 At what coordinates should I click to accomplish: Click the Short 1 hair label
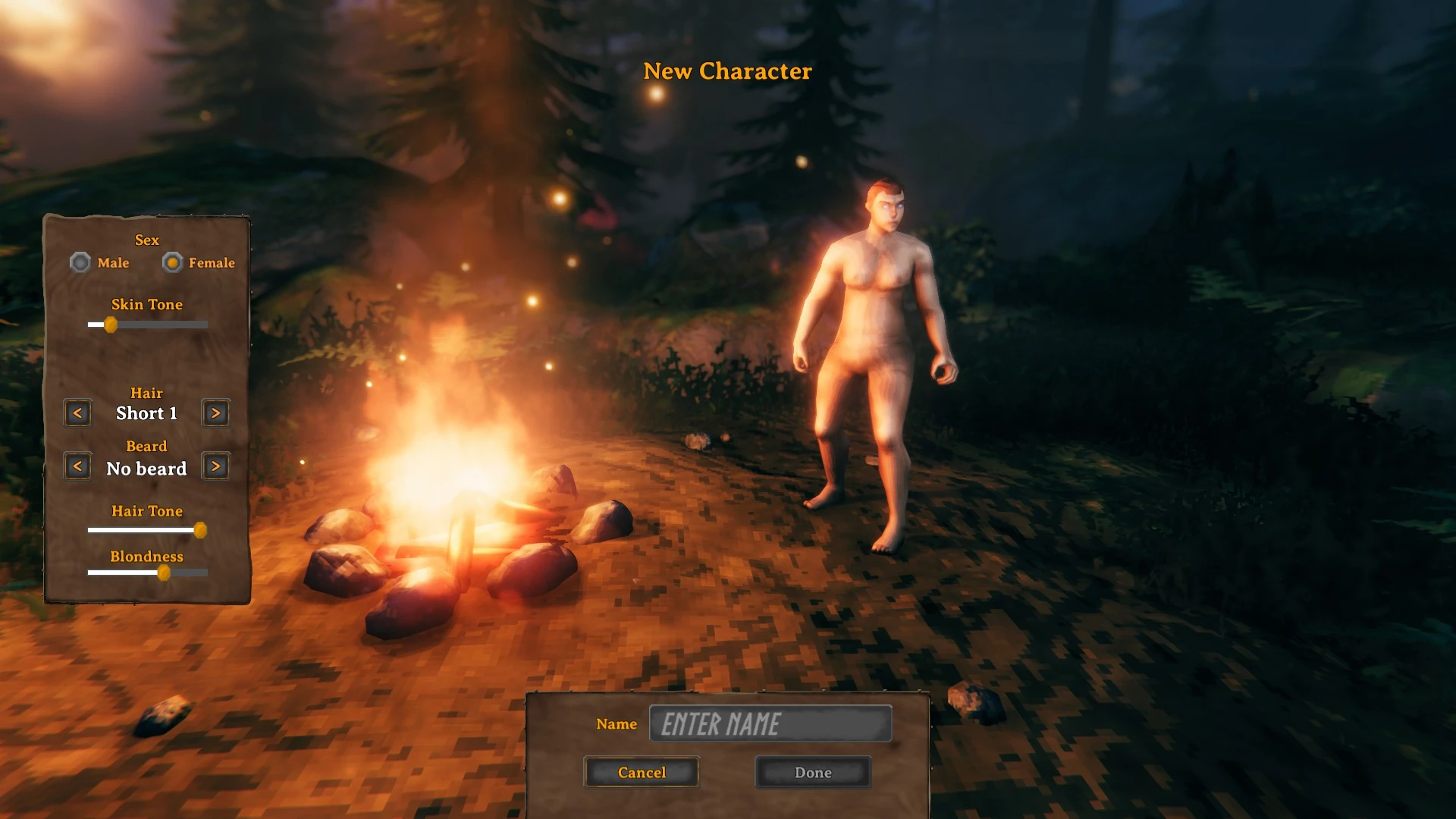[x=146, y=413]
